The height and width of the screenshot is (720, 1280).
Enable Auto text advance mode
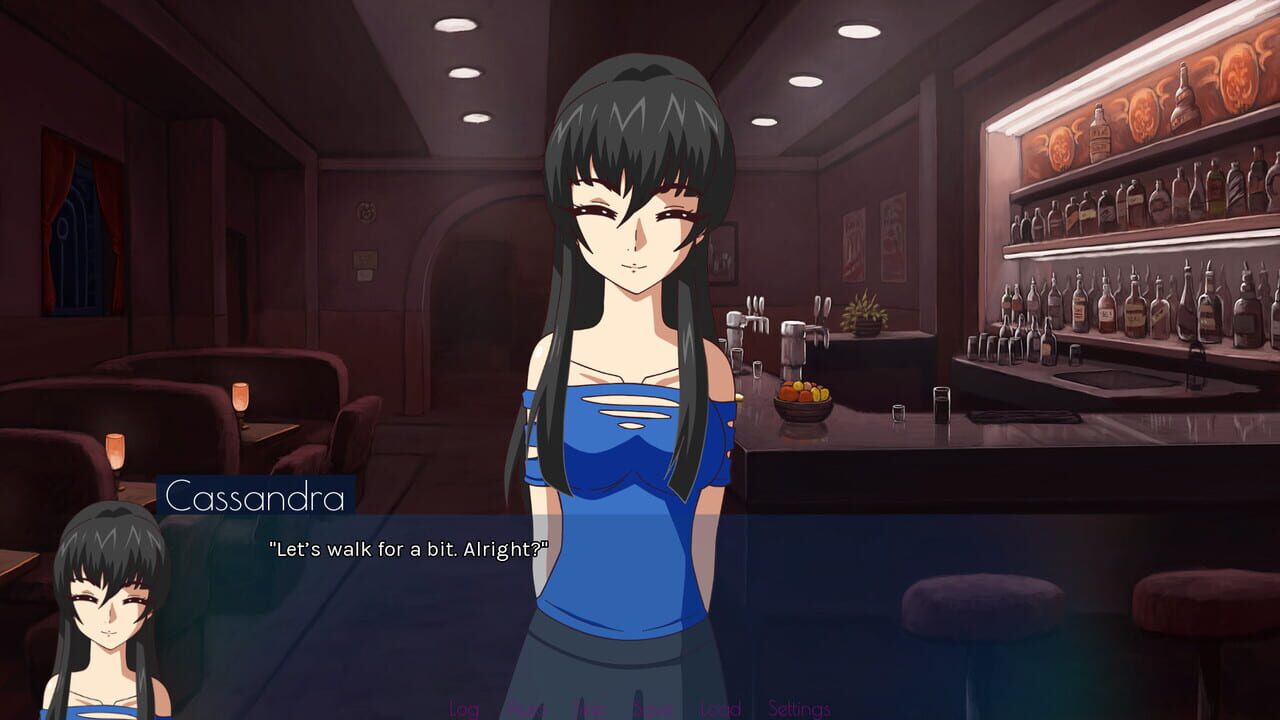click(521, 708)
